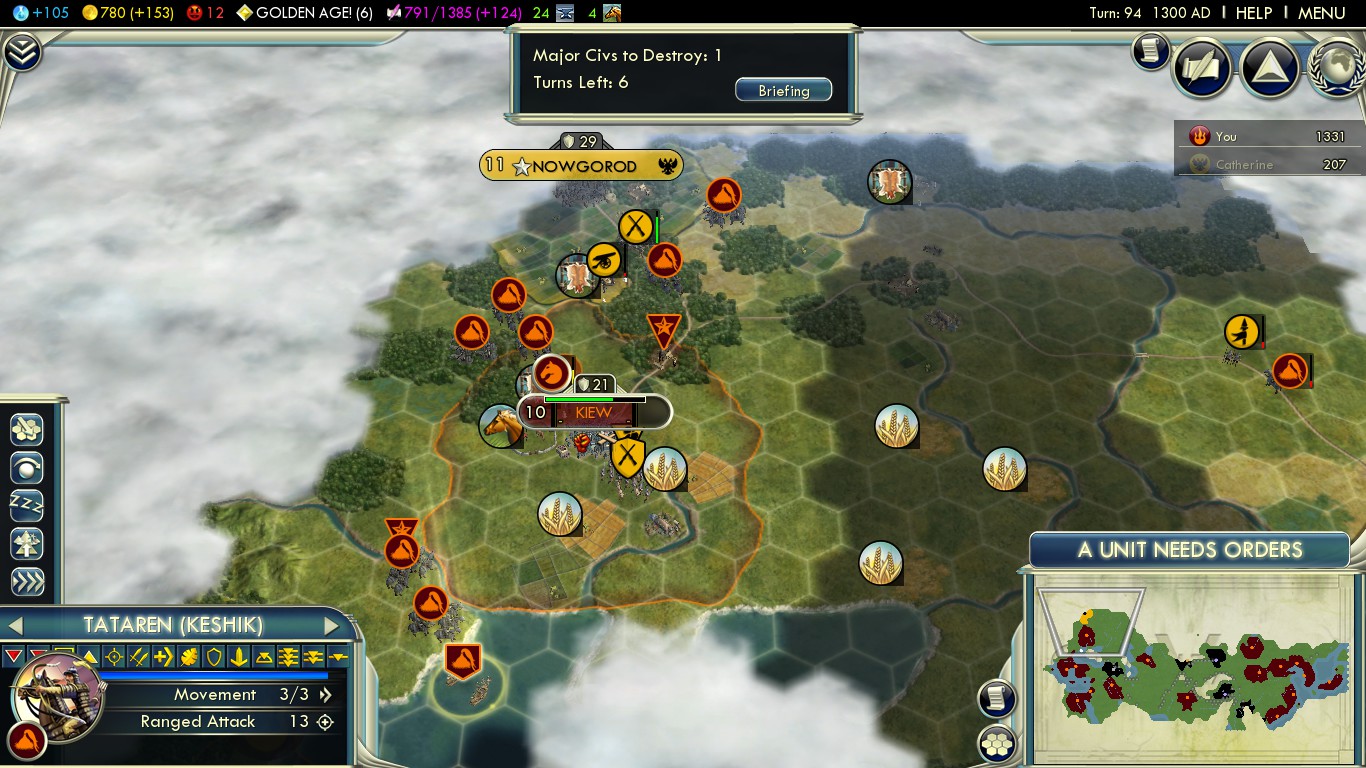
Task: Choose the move-to order with hex icon
Action: coord(27,430)
